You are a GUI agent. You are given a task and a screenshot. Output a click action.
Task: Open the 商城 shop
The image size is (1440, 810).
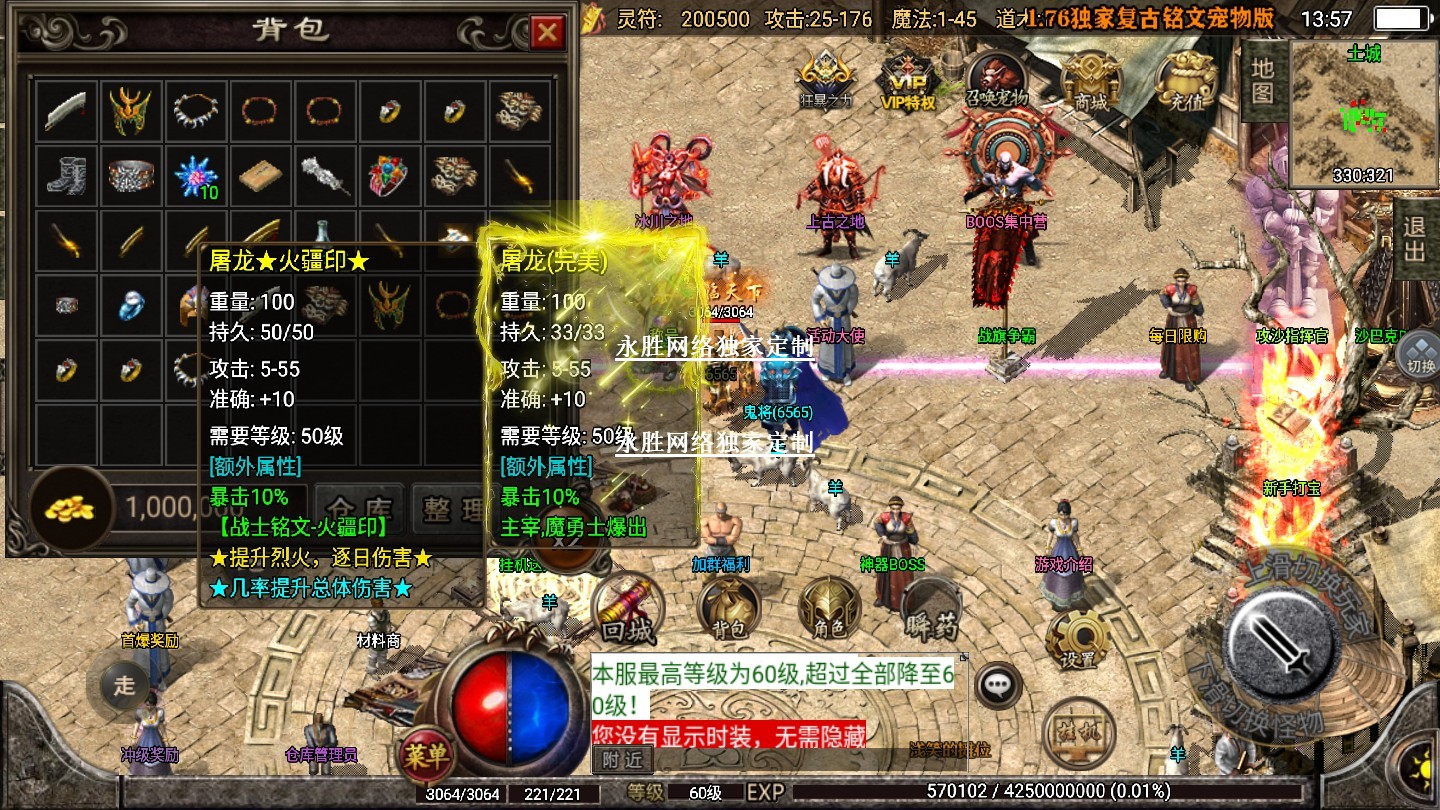[x=1090, y=78]
